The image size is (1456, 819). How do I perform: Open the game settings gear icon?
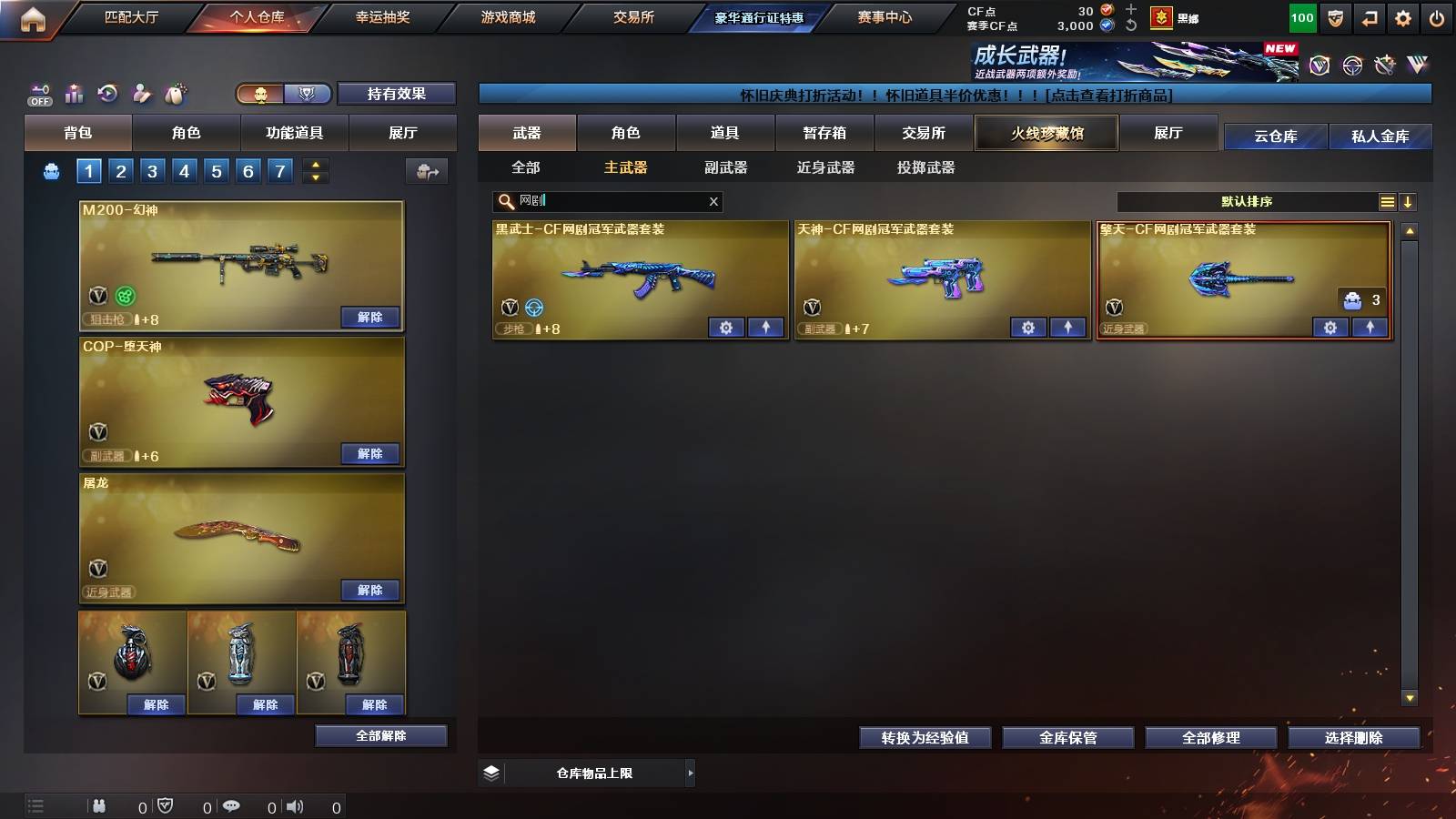1402,18
